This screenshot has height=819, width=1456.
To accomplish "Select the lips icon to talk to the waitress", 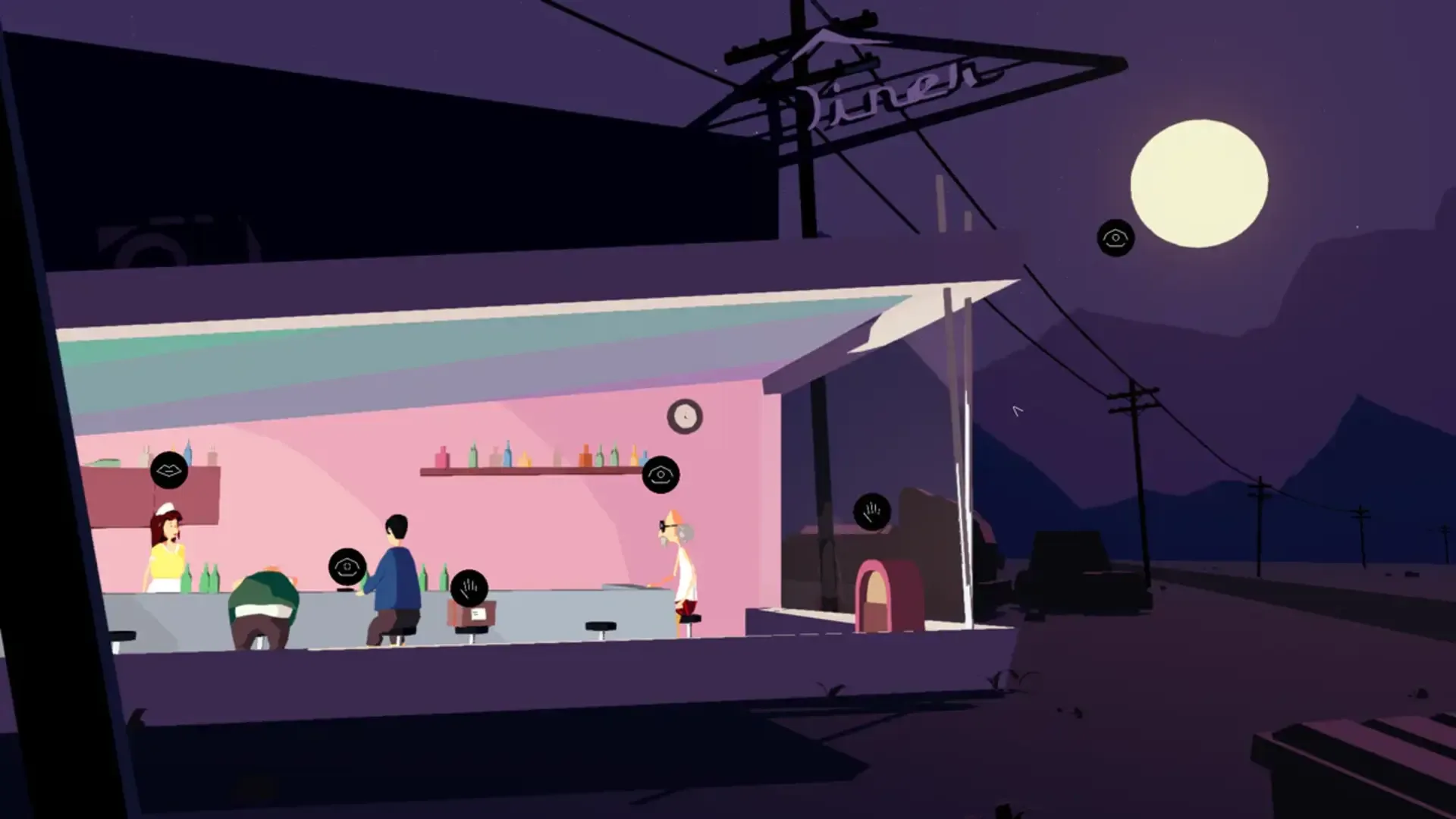I will [168, 468].
